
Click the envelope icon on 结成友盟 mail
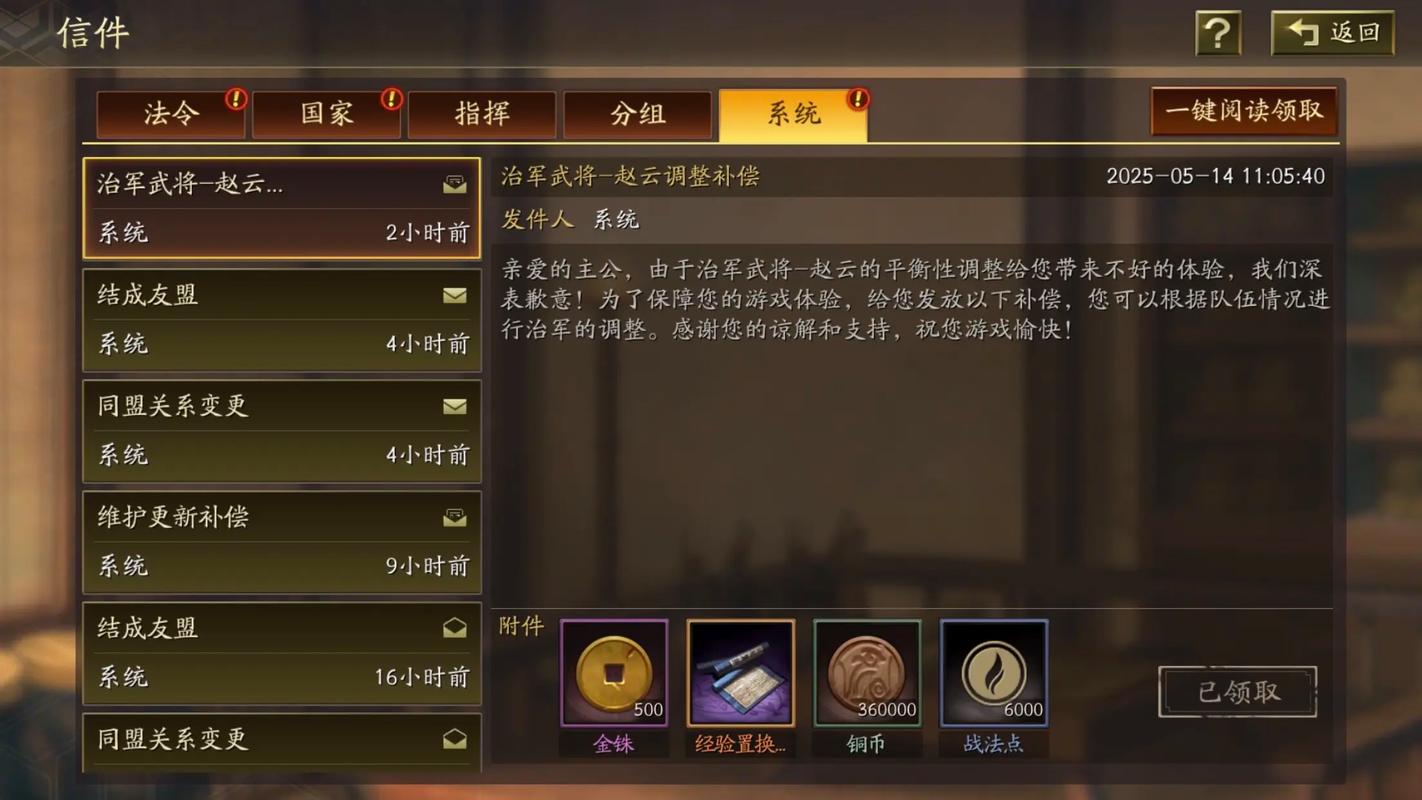pyautogui.click(x=455, y=296)
